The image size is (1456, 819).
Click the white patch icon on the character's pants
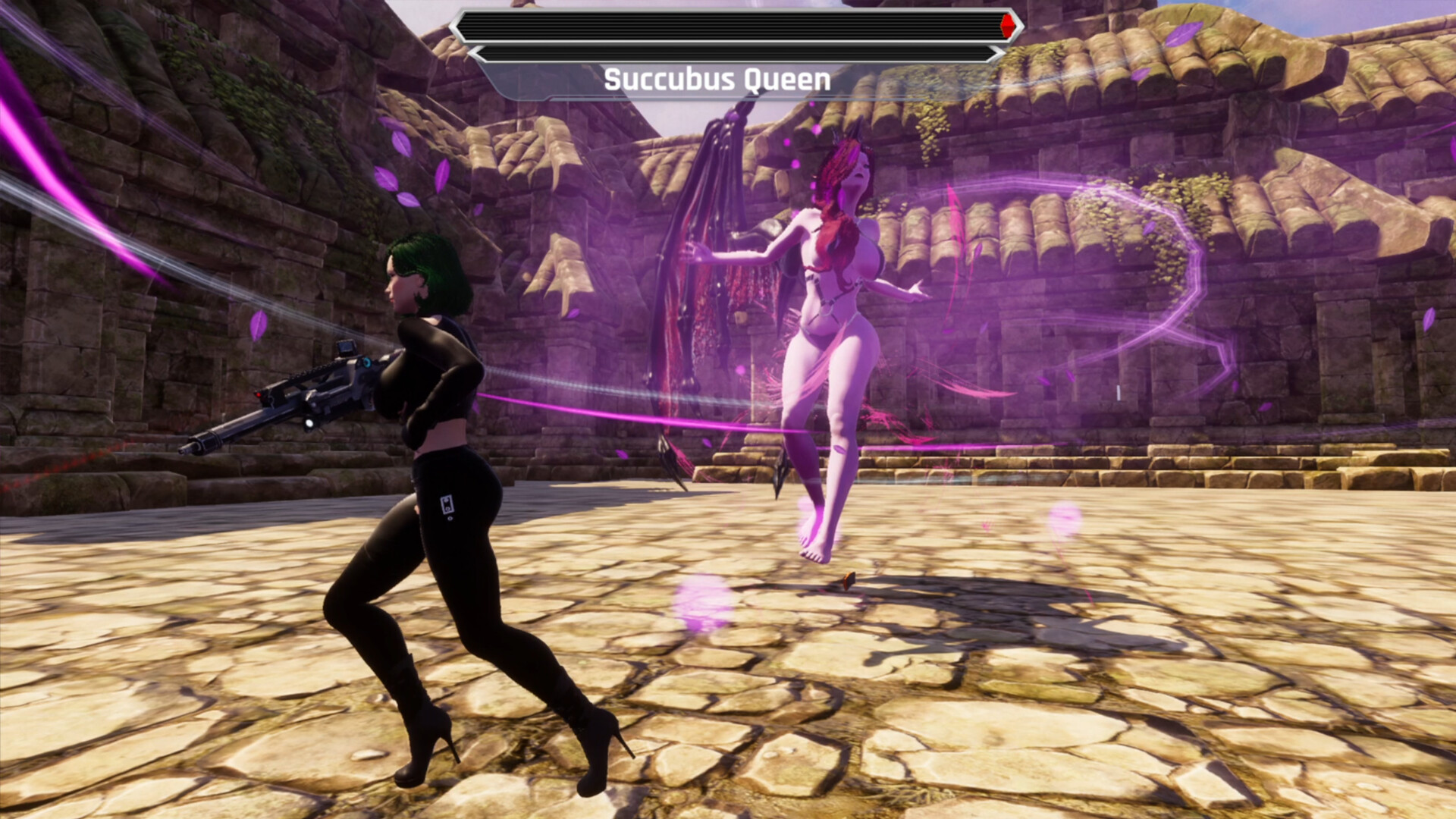coord(446,505)
